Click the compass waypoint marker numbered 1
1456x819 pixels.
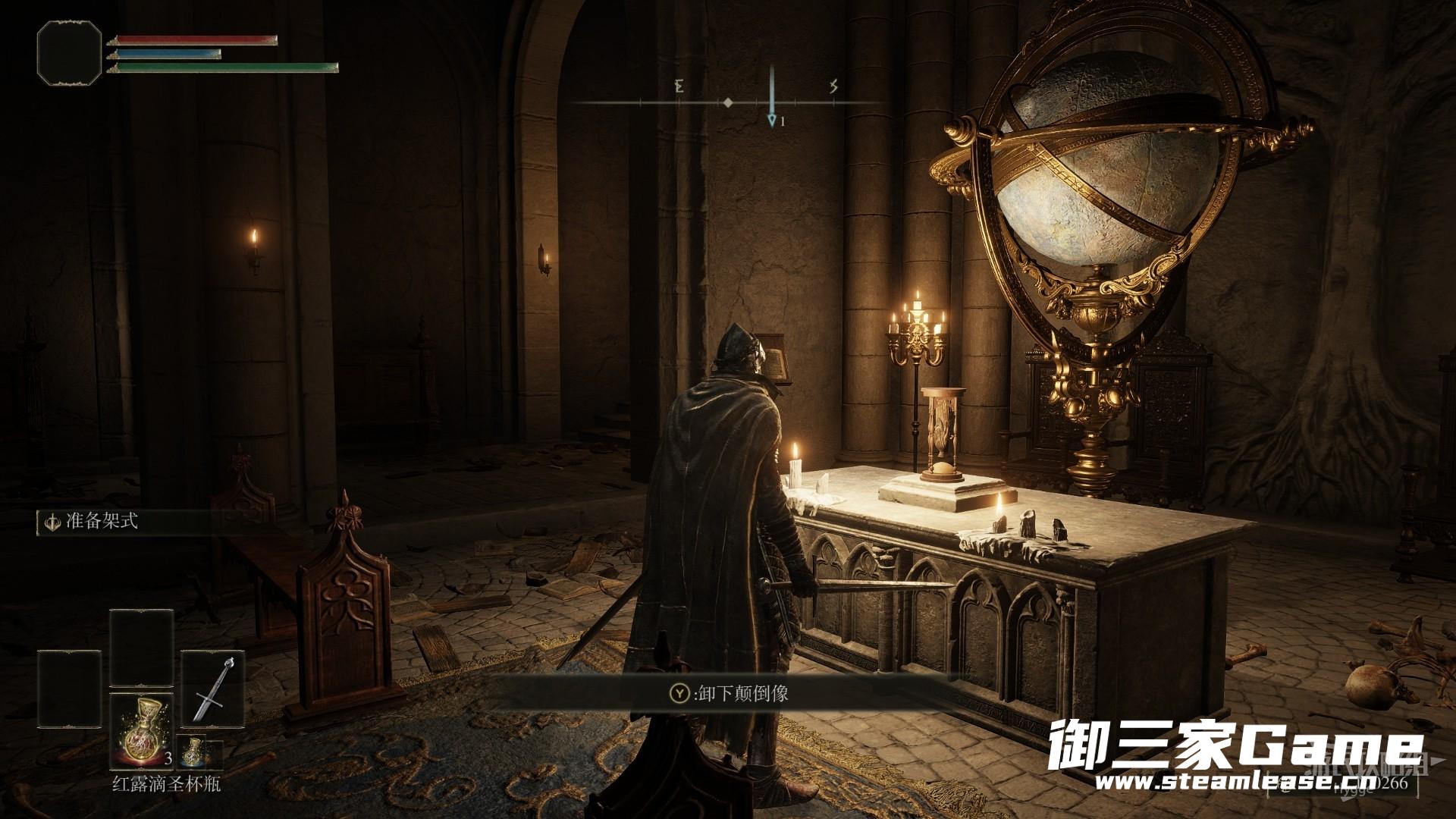[772, 120]
